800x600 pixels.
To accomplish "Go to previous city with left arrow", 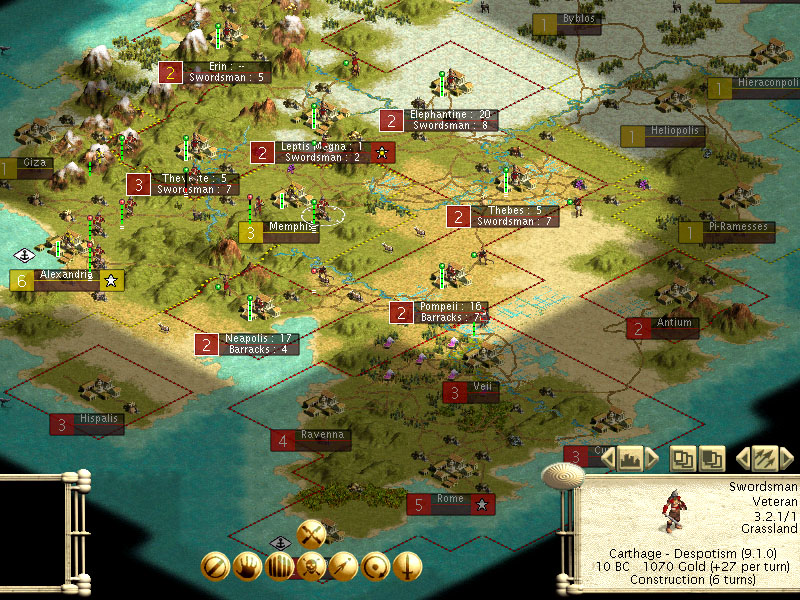I will [x=608, y=458].
